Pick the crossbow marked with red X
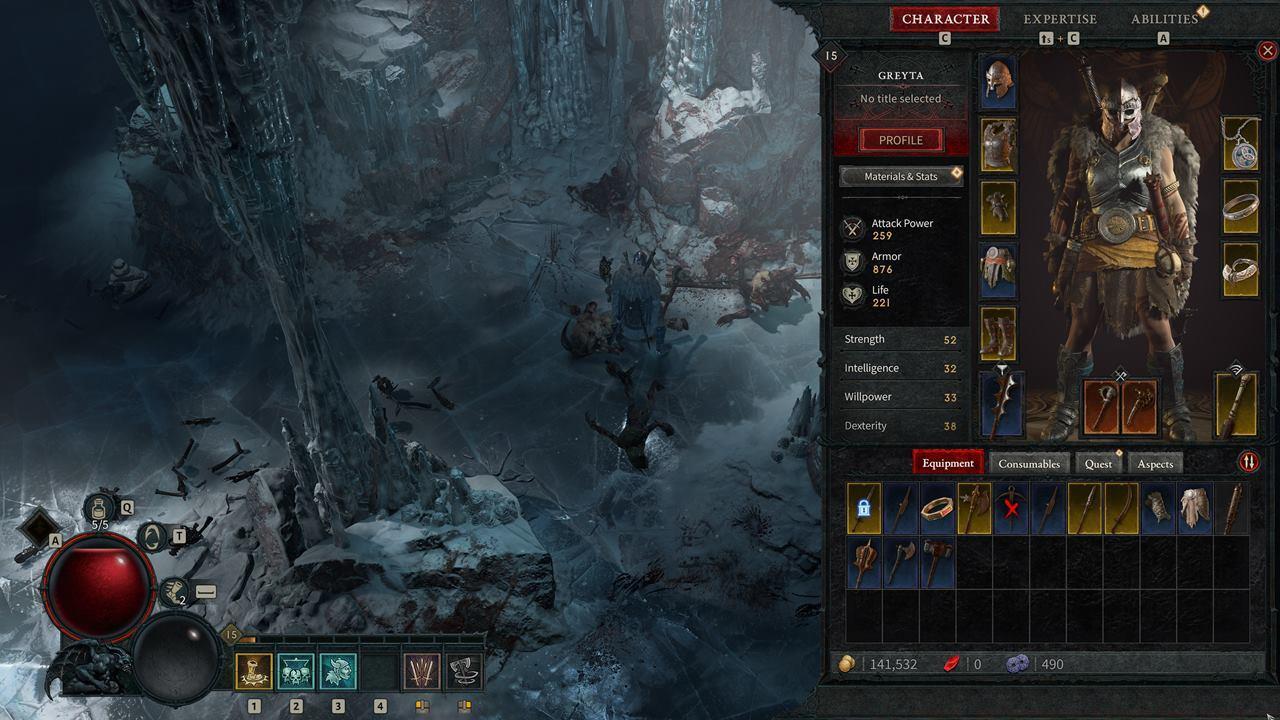The height and width of the screenshot is (720, 1280). [1011, 508]
